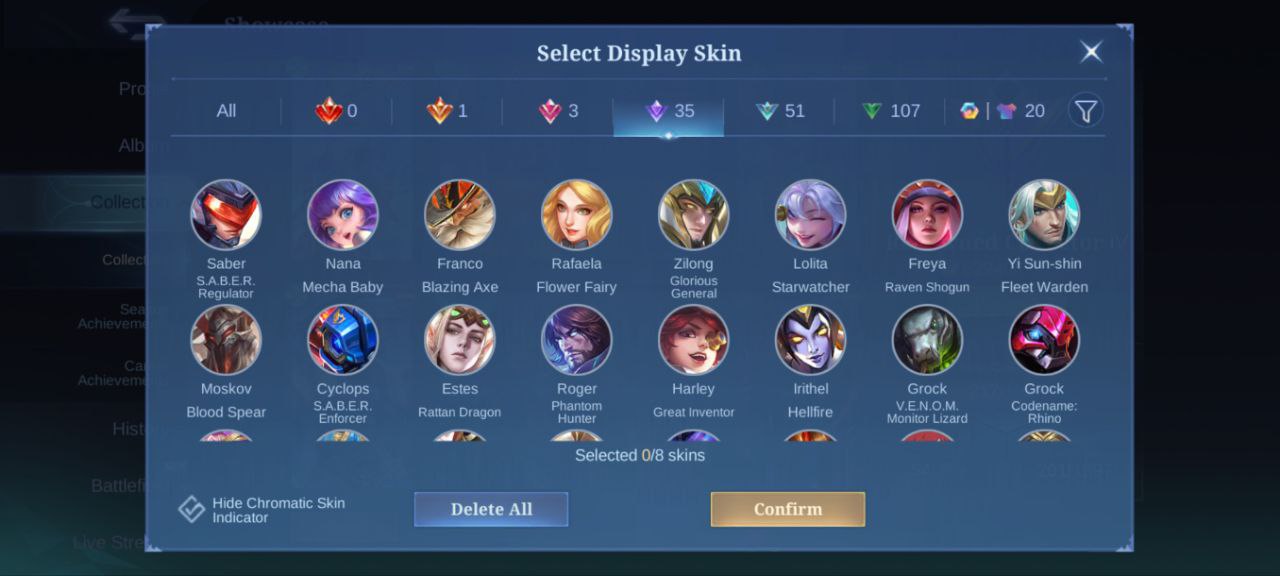The height and width of the screenshot is (576, 1280).
Task: Select Nana Mecha Baby skin
Action: [x=343, y=215]
